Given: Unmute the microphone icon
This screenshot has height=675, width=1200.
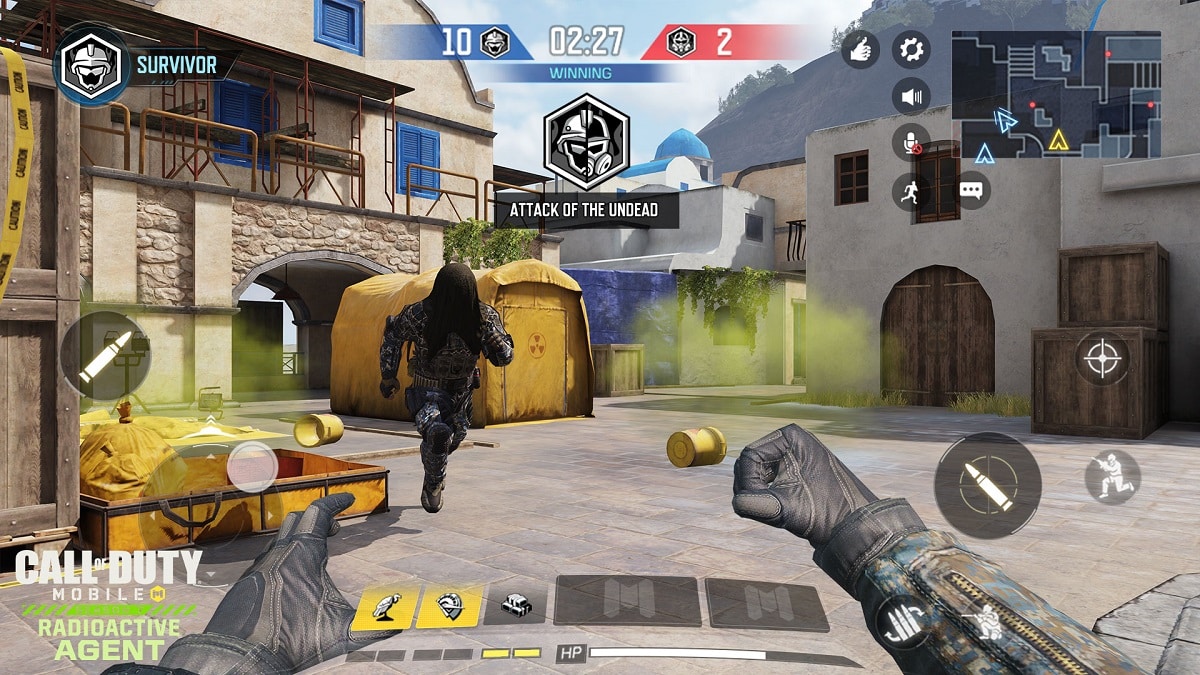Looking at the screenshot, I should point(910,143).
